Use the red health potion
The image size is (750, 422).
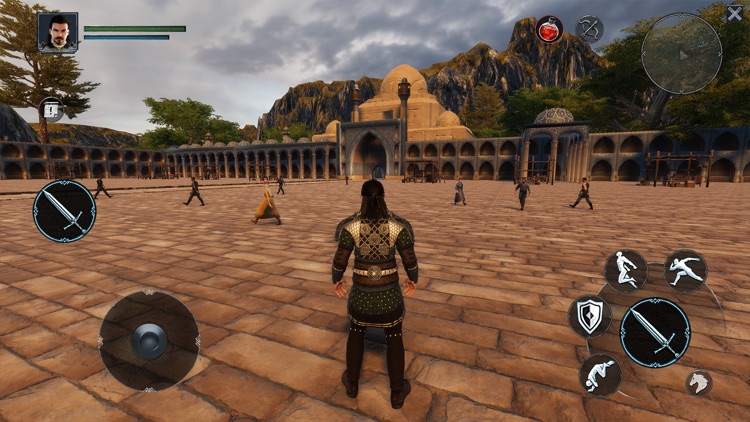549,29
